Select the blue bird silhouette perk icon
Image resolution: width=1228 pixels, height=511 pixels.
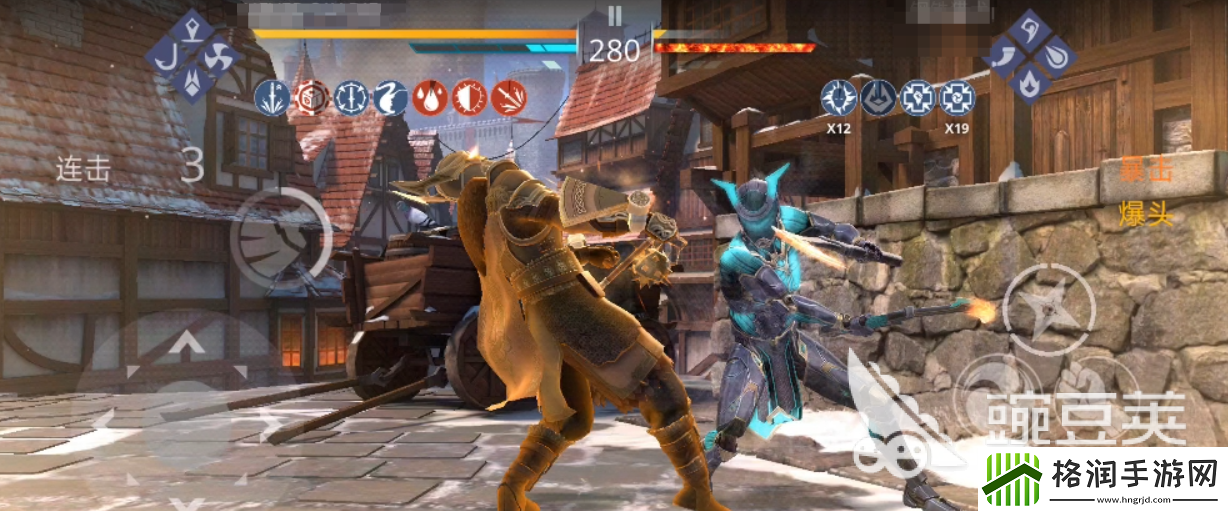(x=390, y=97)
